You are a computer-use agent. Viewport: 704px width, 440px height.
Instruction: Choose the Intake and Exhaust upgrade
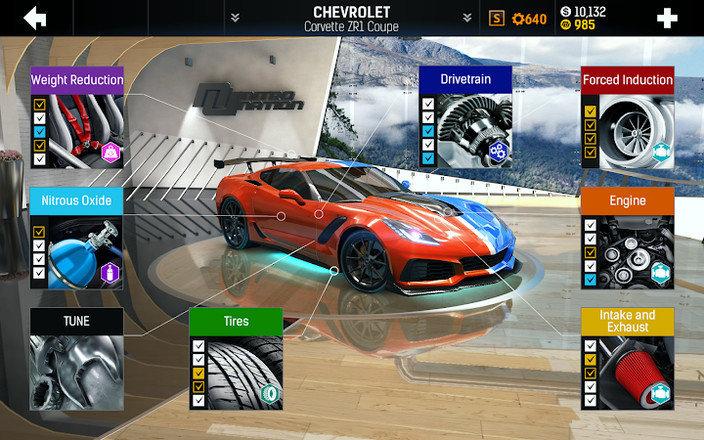pos(627,360)
